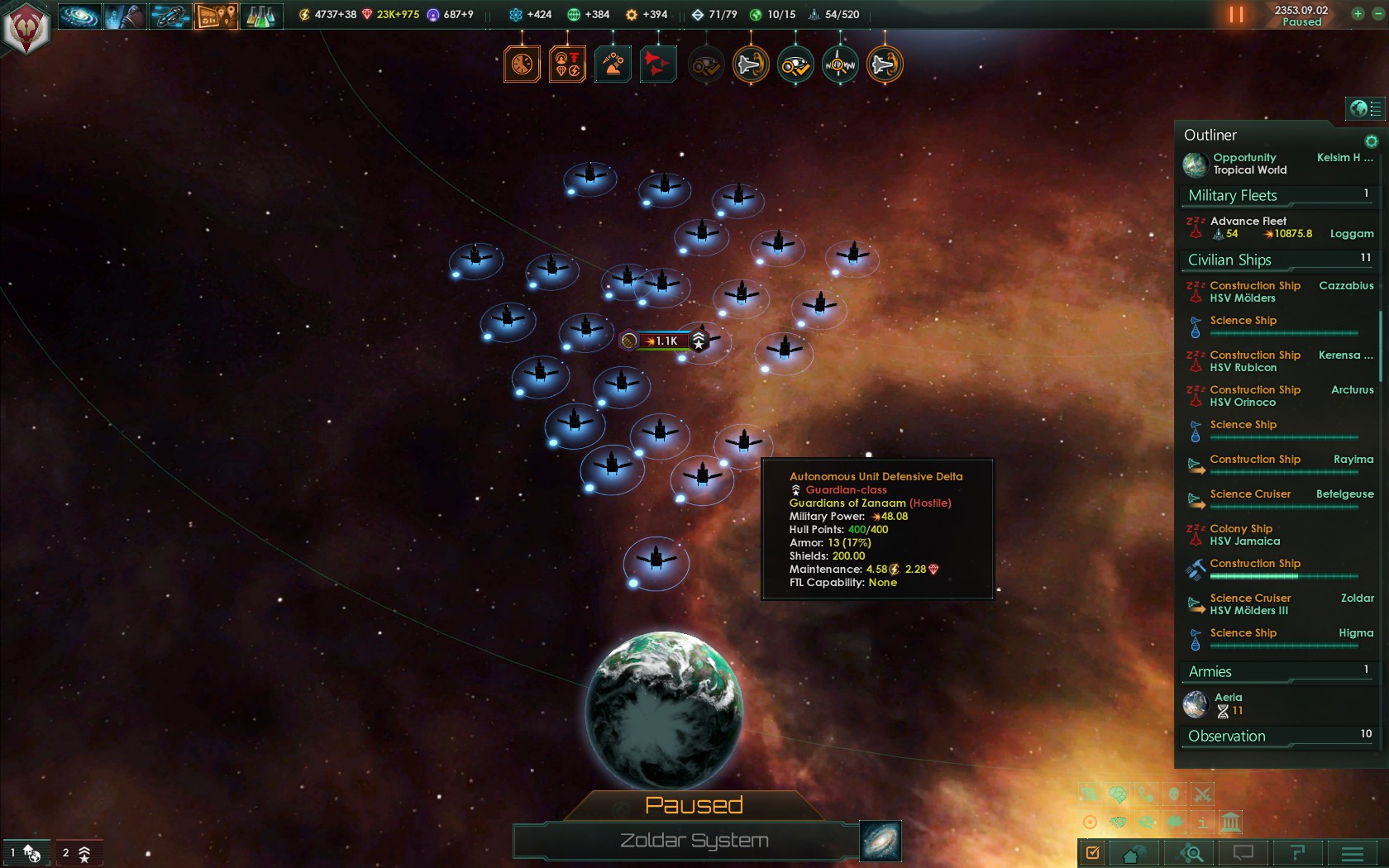The image size is (1389, 868).
Task: Open Outliner settings gear
Action: (x=1371, y=141)
